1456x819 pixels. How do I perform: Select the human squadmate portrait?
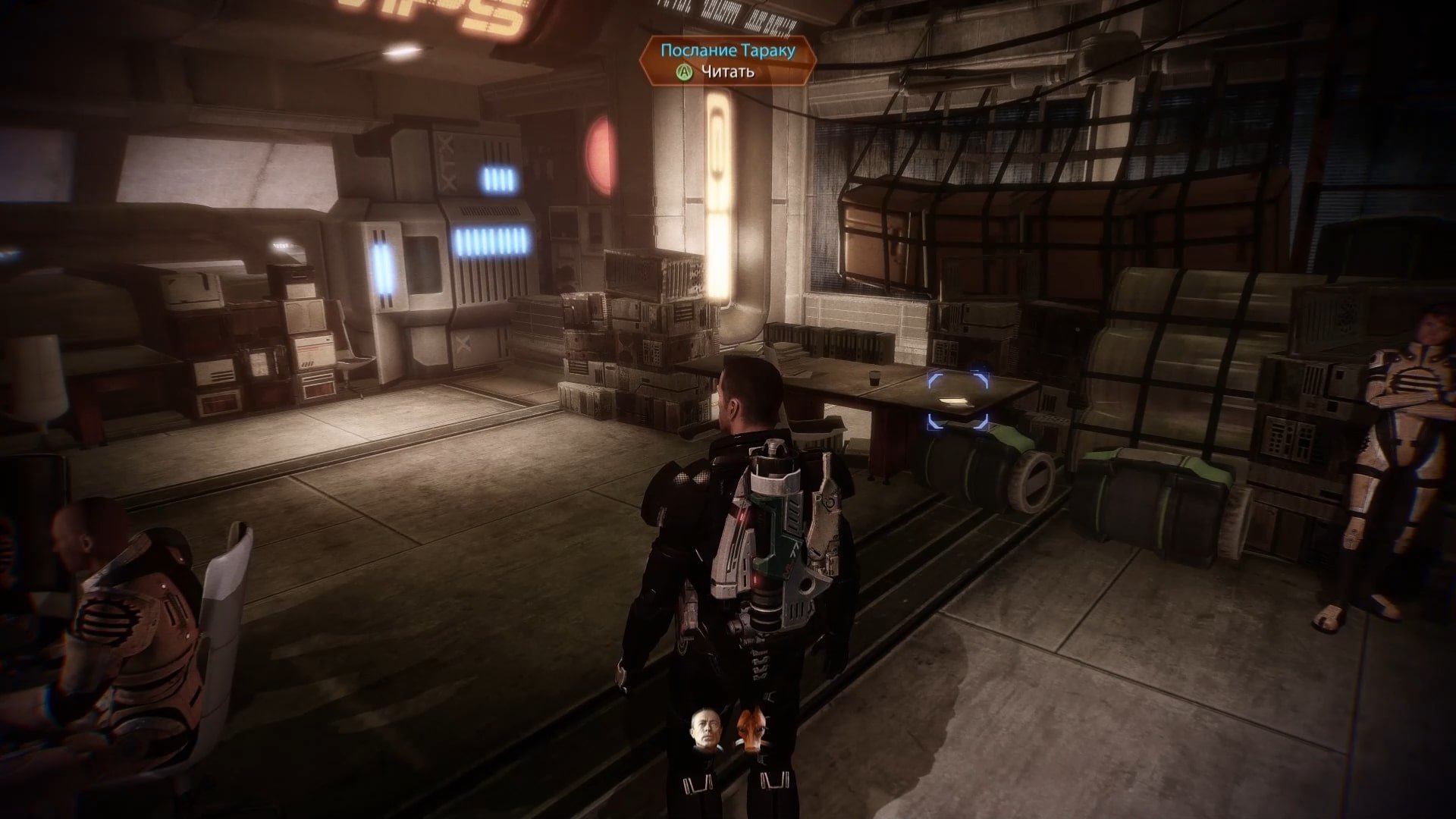705,730
